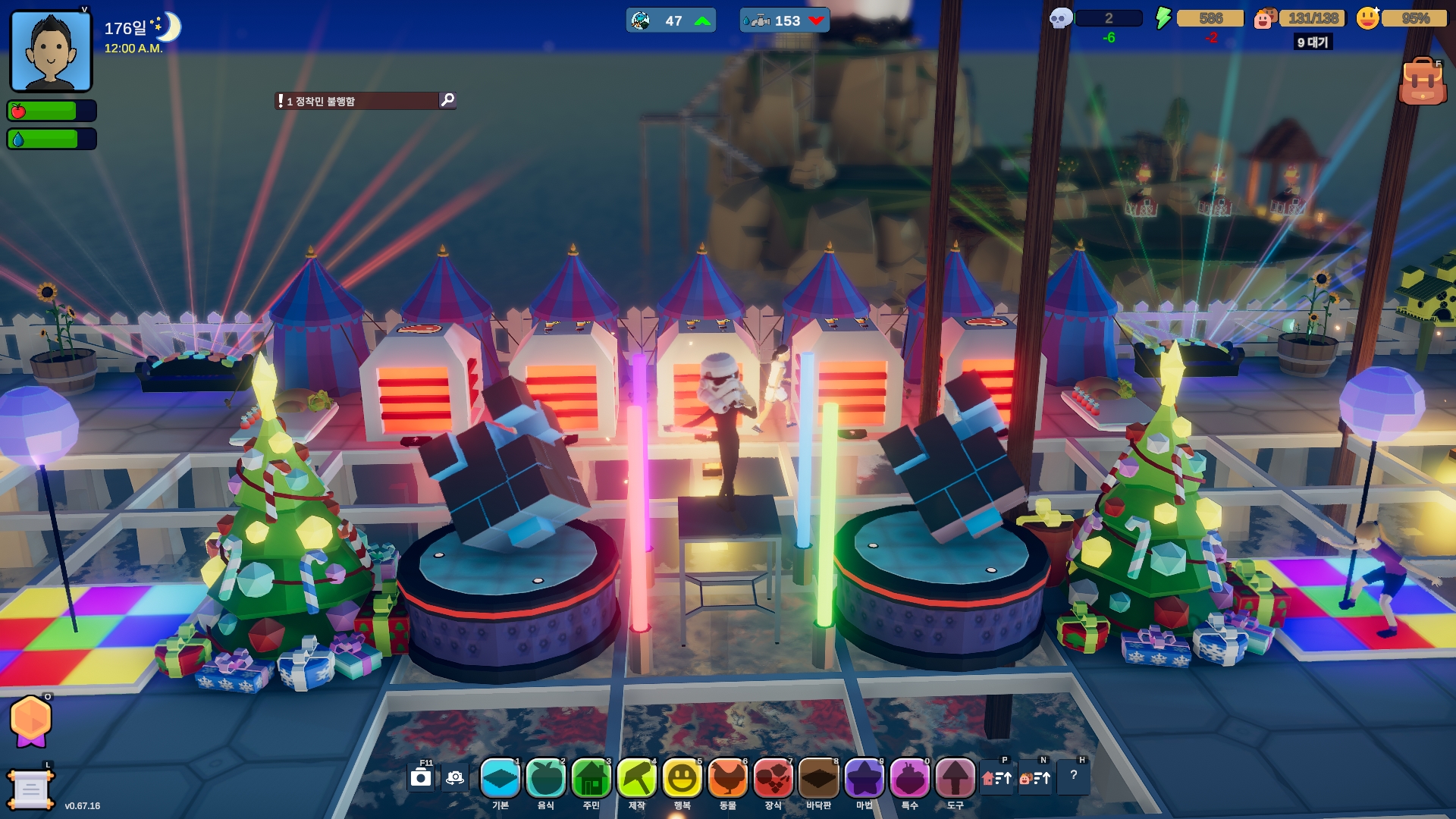Open the 행복 happiness smiley category
The image size is (1456, 819).
pos(682,779)
